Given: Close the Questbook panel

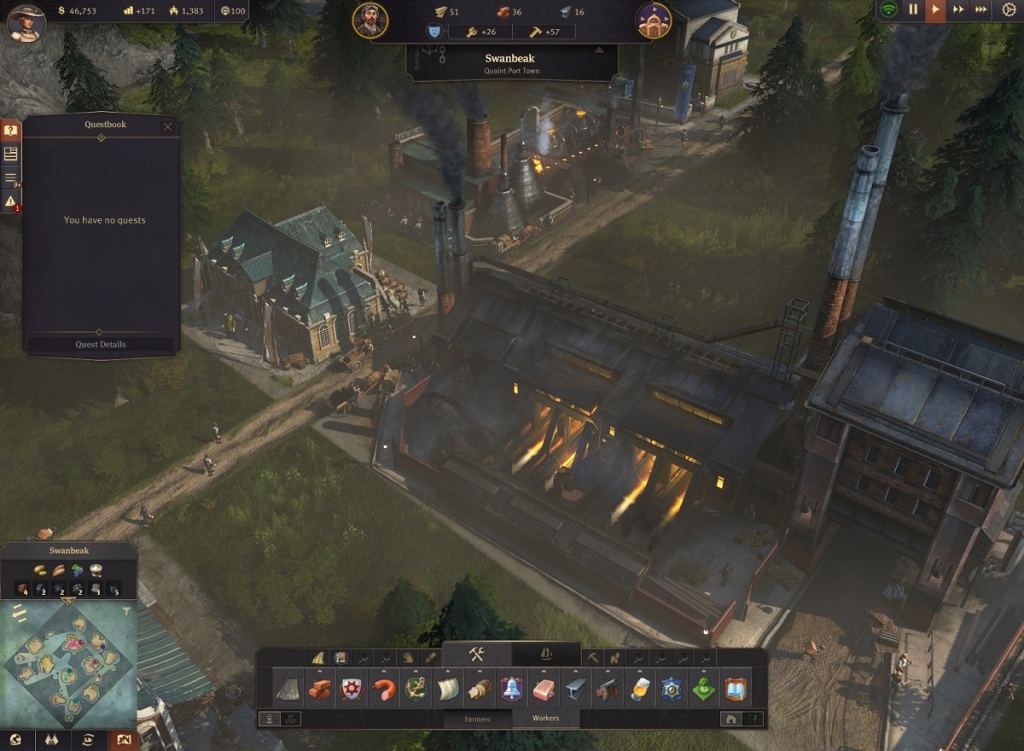Looking at the screenshot, I should point(167,127).
